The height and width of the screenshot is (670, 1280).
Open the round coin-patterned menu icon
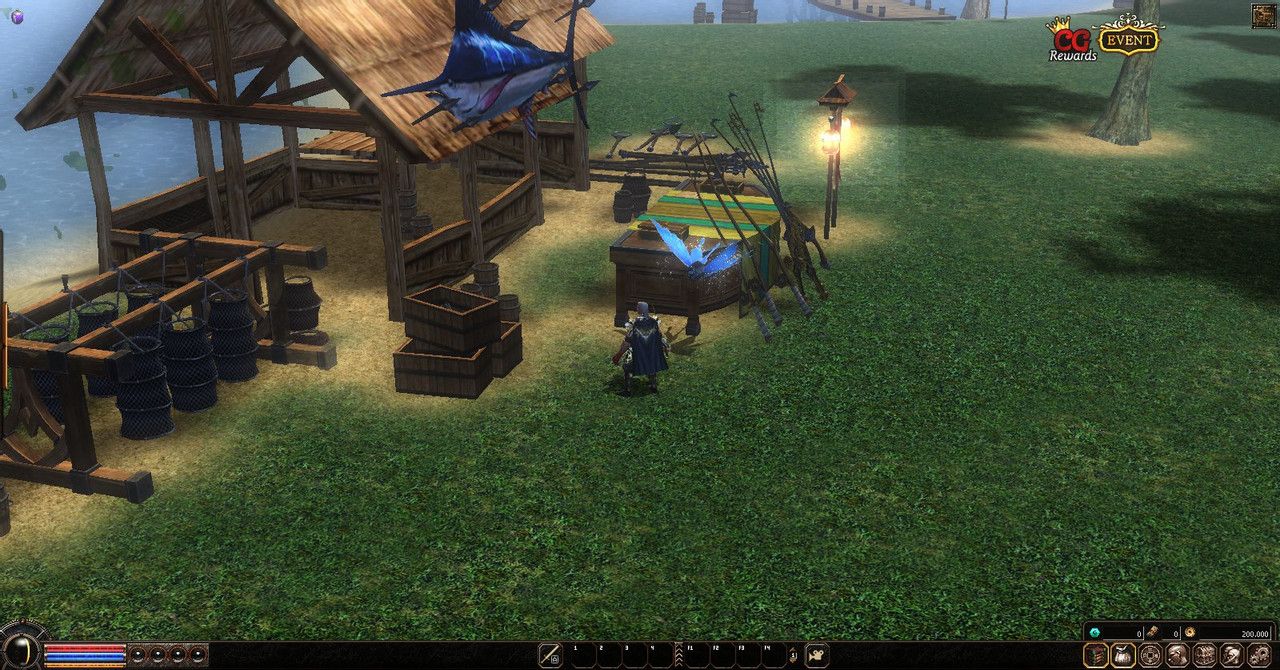1150,656
